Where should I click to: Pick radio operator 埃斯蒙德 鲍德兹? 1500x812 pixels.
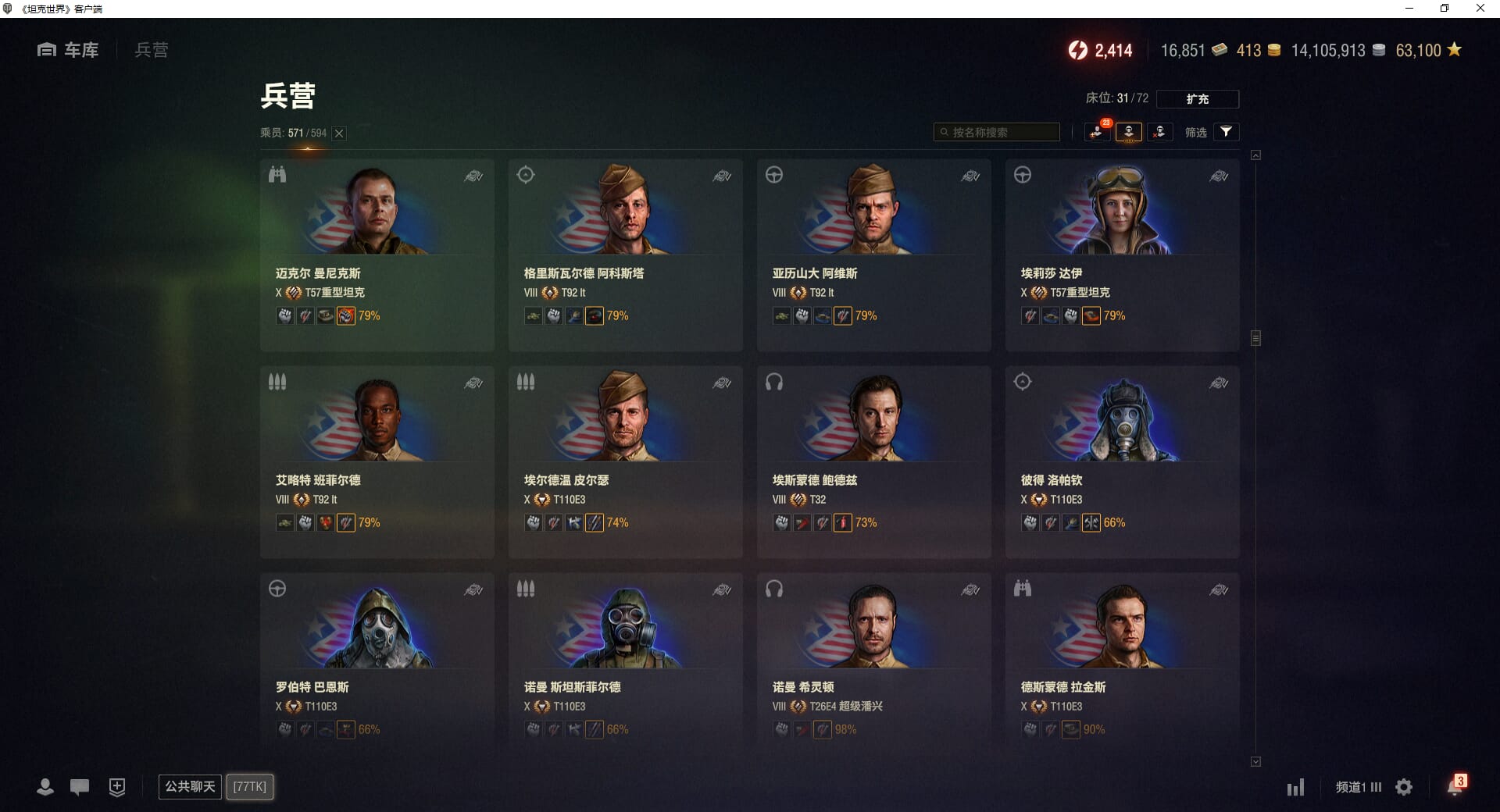873,461
